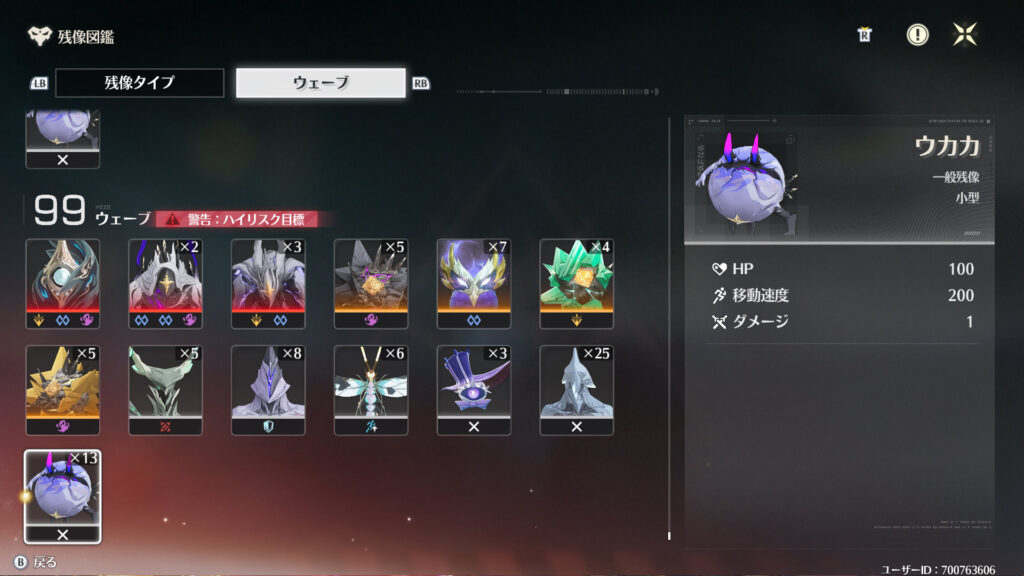The height and width of the screenshot is (576, 1024).
Task: Switch to the 残像タイプ tab
Action: point(139,83)
